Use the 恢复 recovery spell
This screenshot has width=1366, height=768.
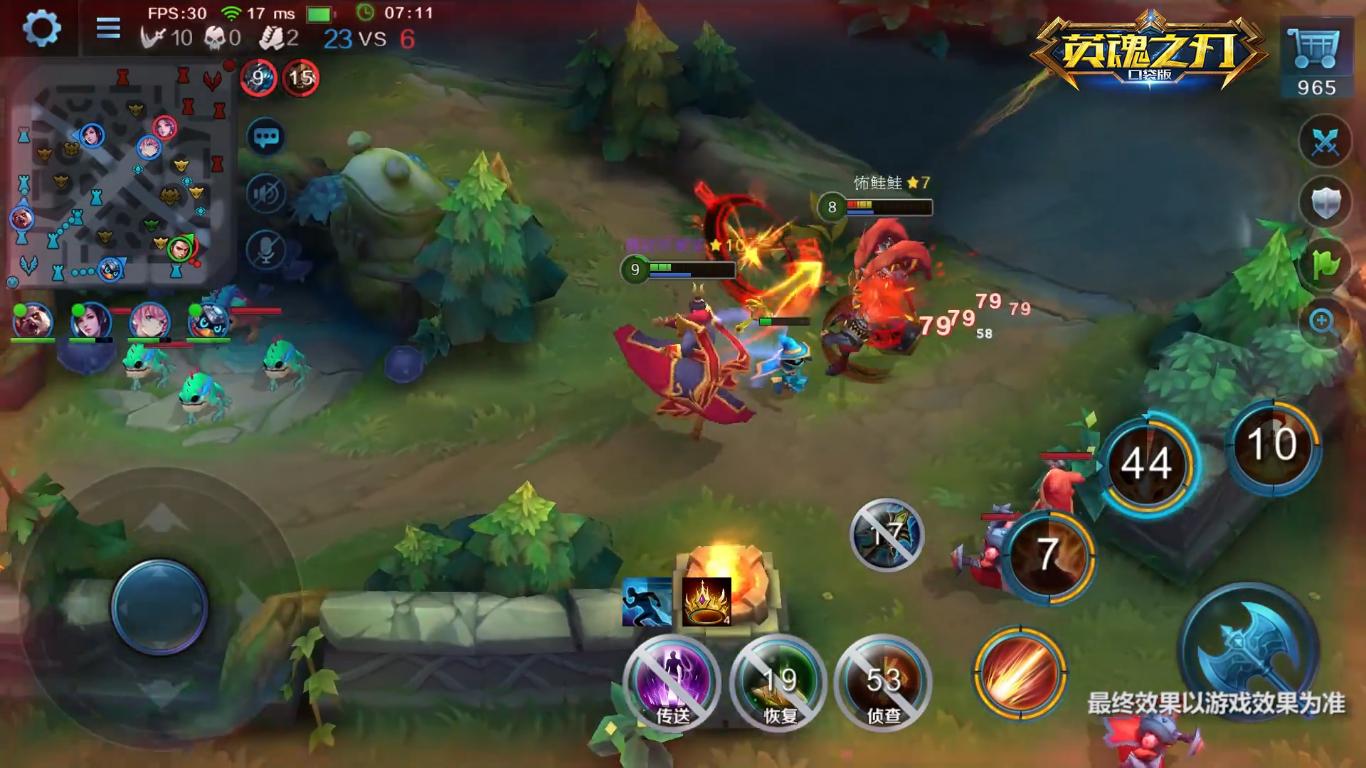click(778, 683)
